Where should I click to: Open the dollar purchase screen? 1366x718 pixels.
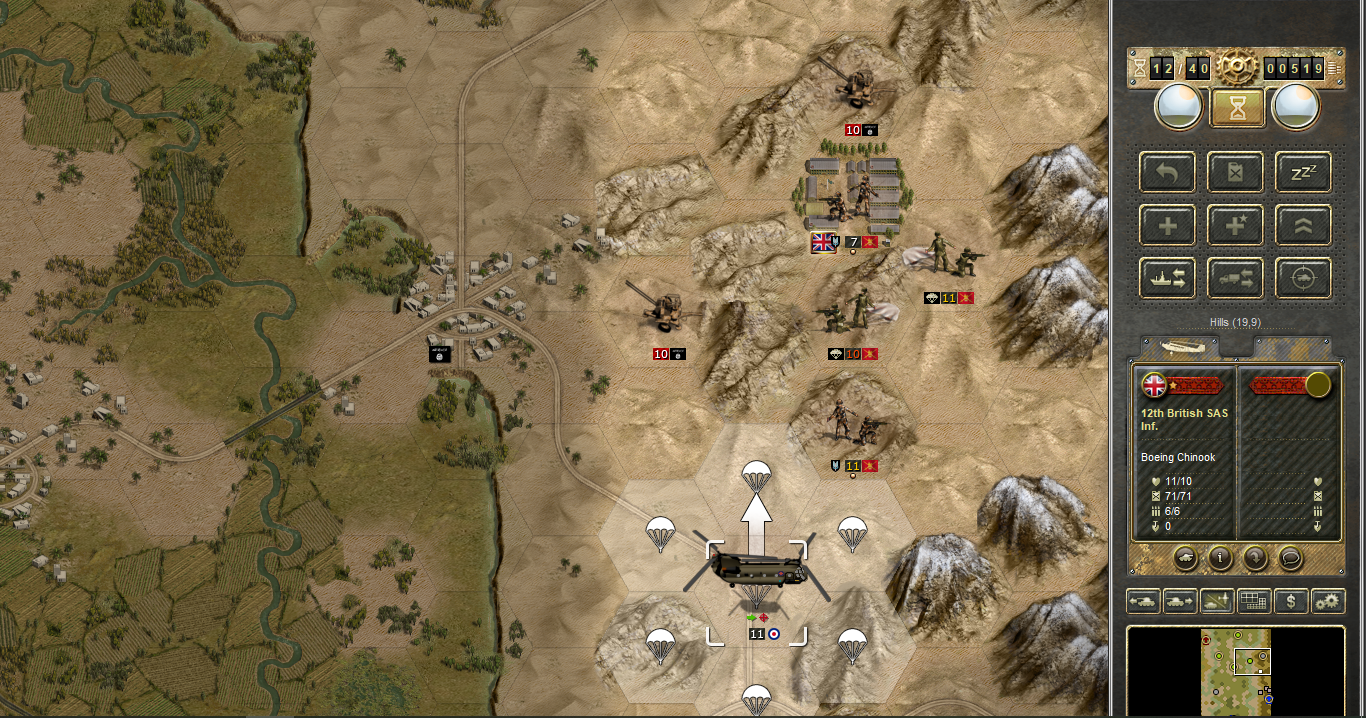point(1291,601)
